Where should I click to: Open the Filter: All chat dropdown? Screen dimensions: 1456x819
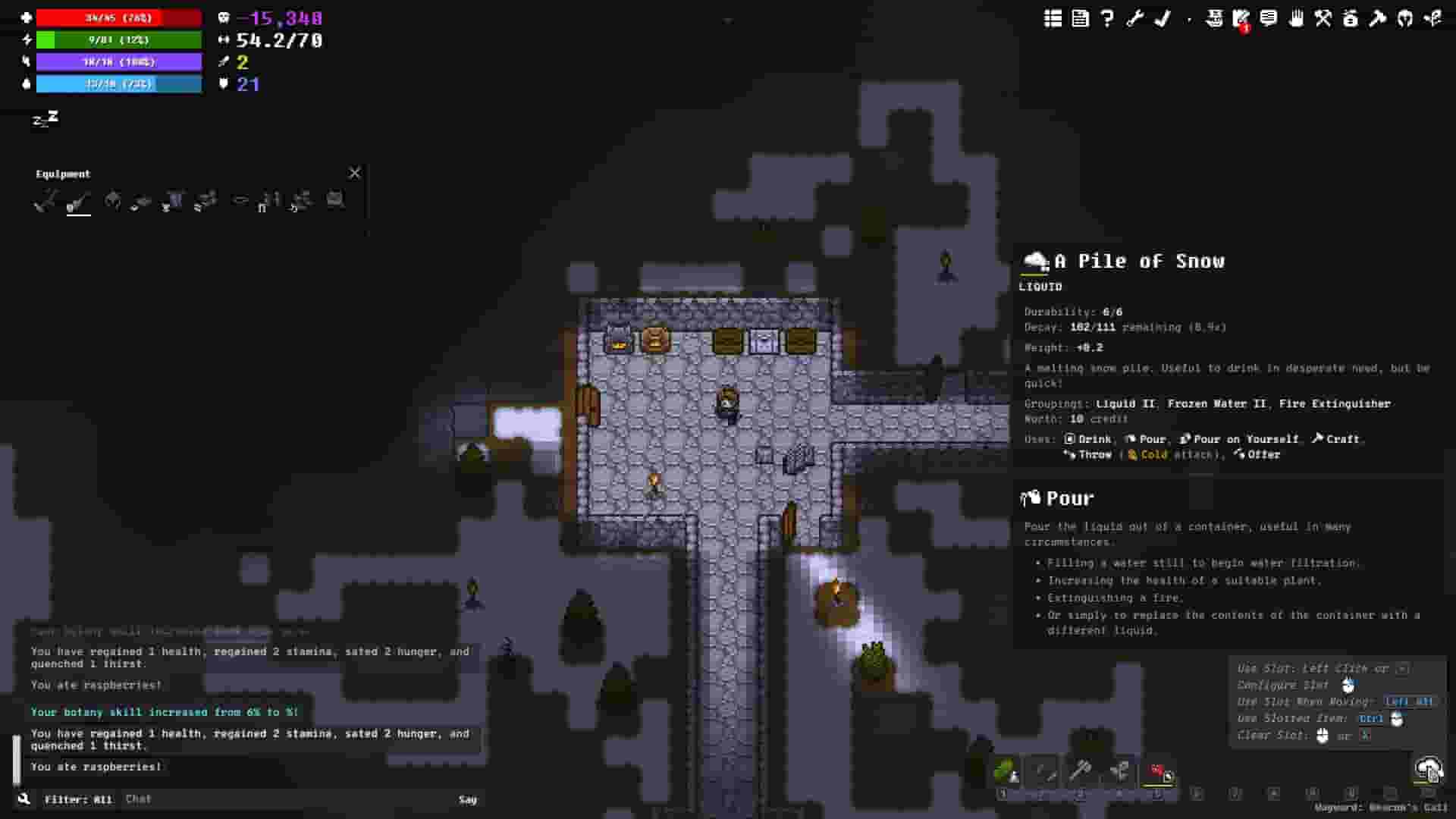click(80, 799)
